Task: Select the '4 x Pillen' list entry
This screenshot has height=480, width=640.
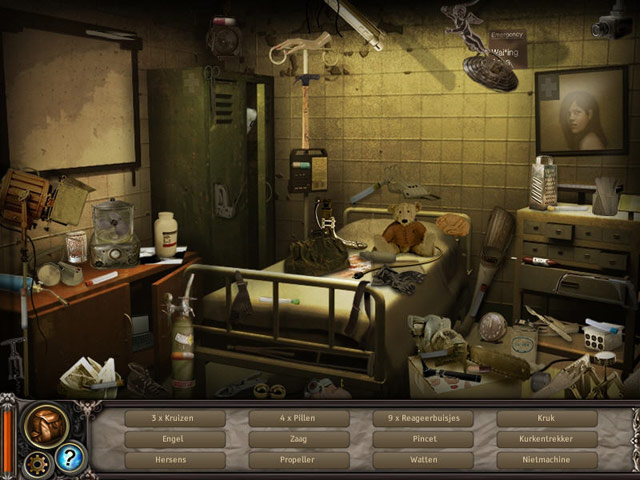Action: tap(299, 418)
